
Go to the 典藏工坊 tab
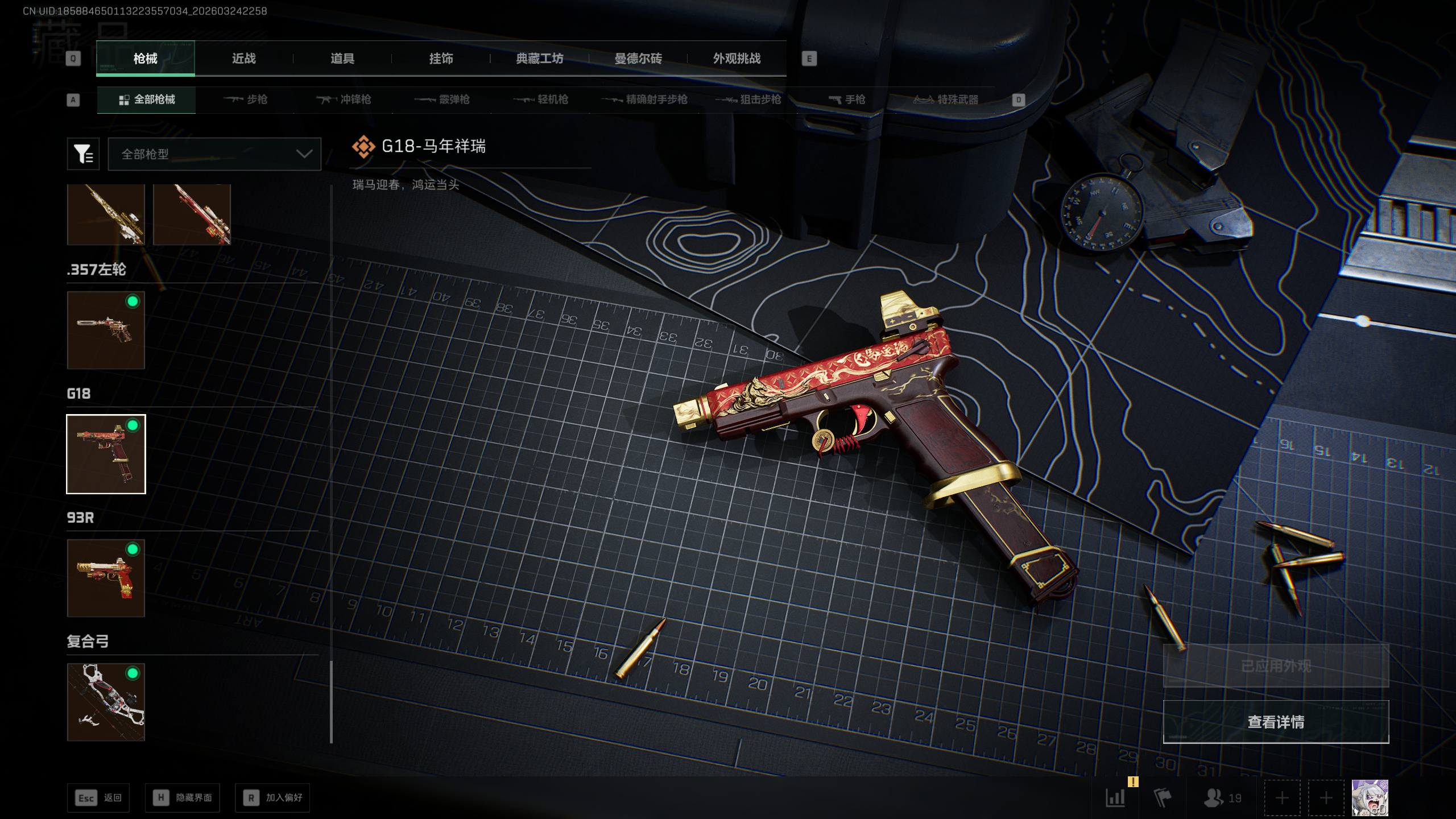tap(539, 59)
